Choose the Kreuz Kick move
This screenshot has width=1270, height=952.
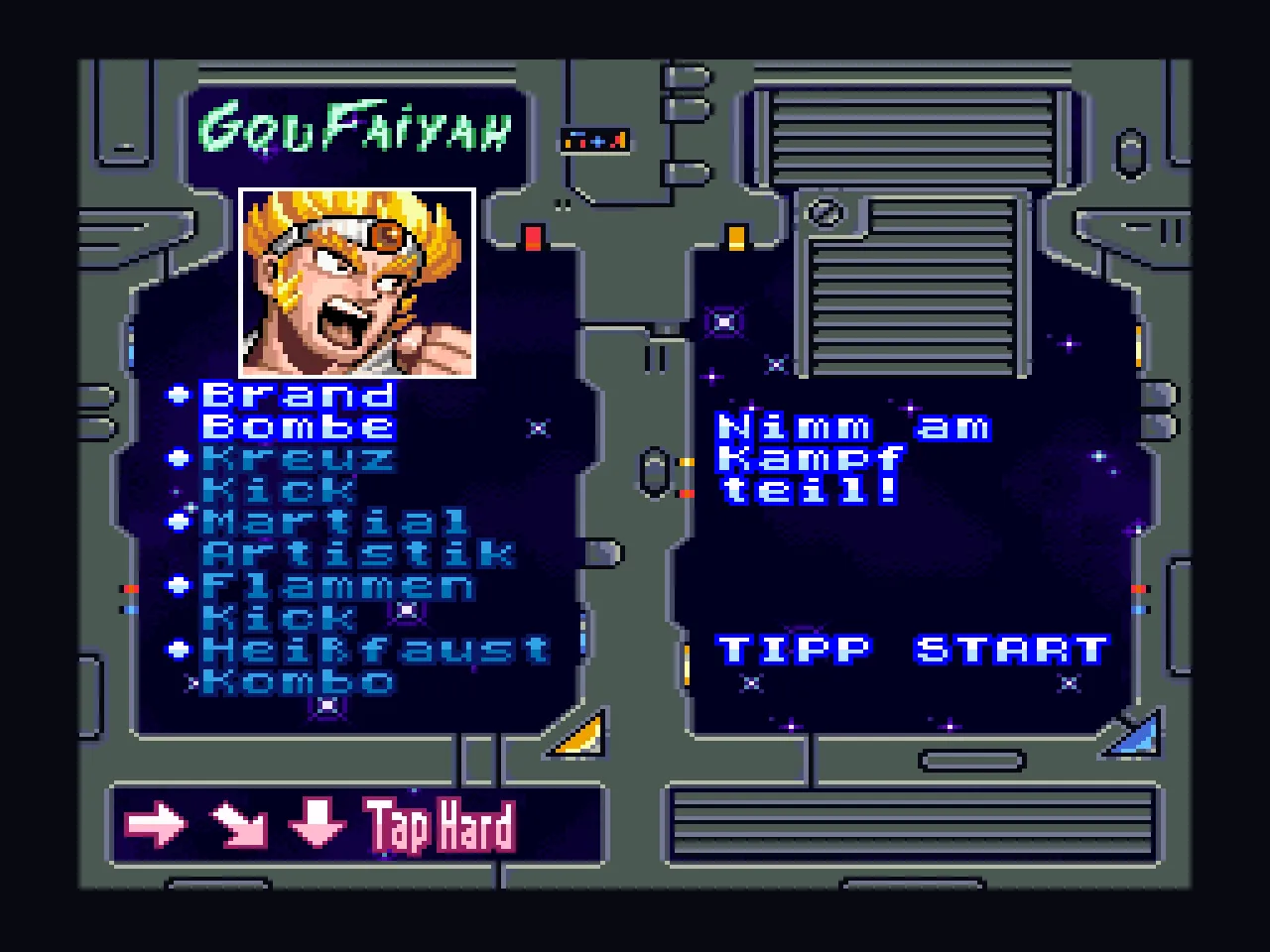(298, 474)
